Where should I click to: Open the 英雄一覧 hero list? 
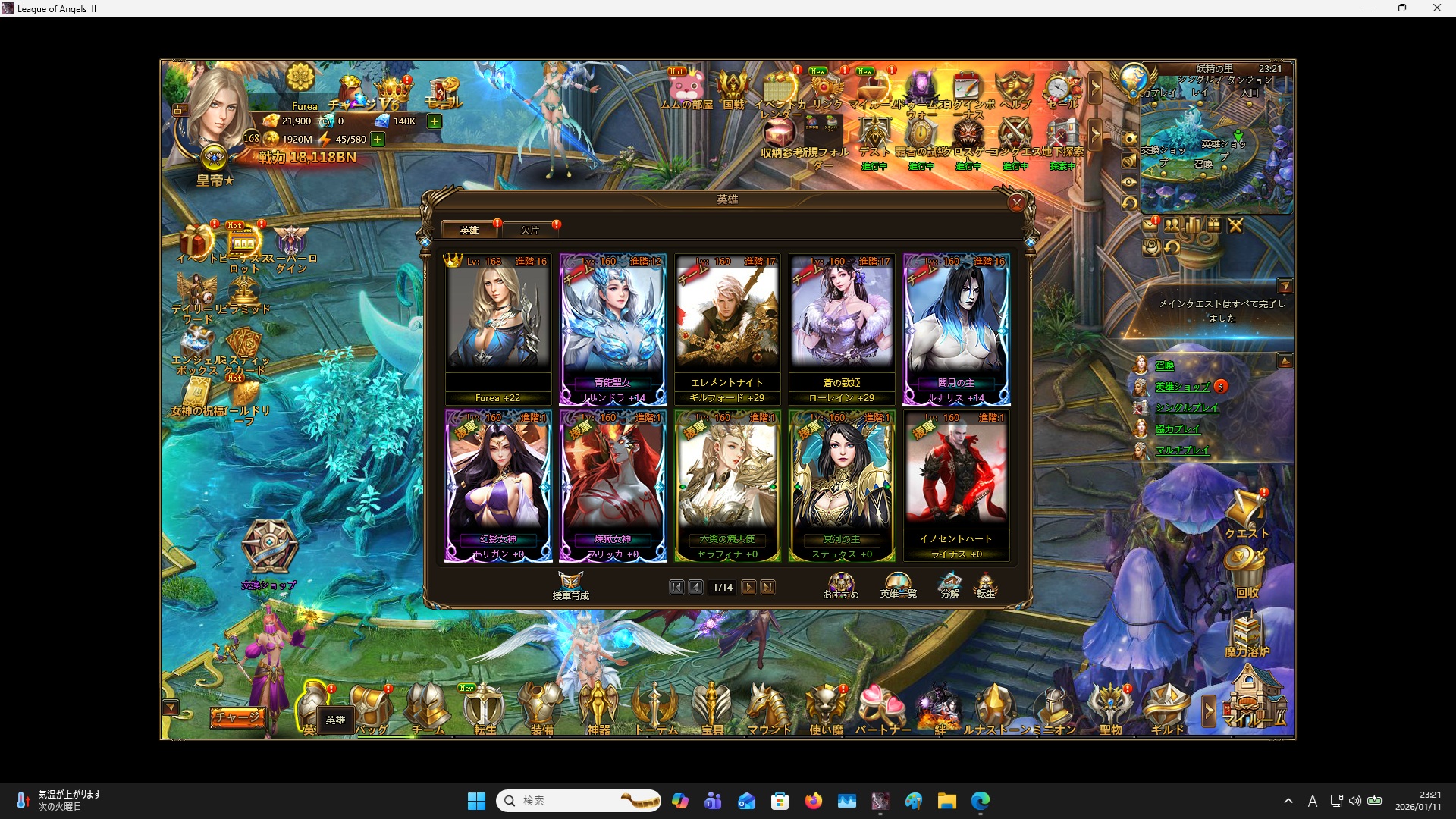click(898, 585)
